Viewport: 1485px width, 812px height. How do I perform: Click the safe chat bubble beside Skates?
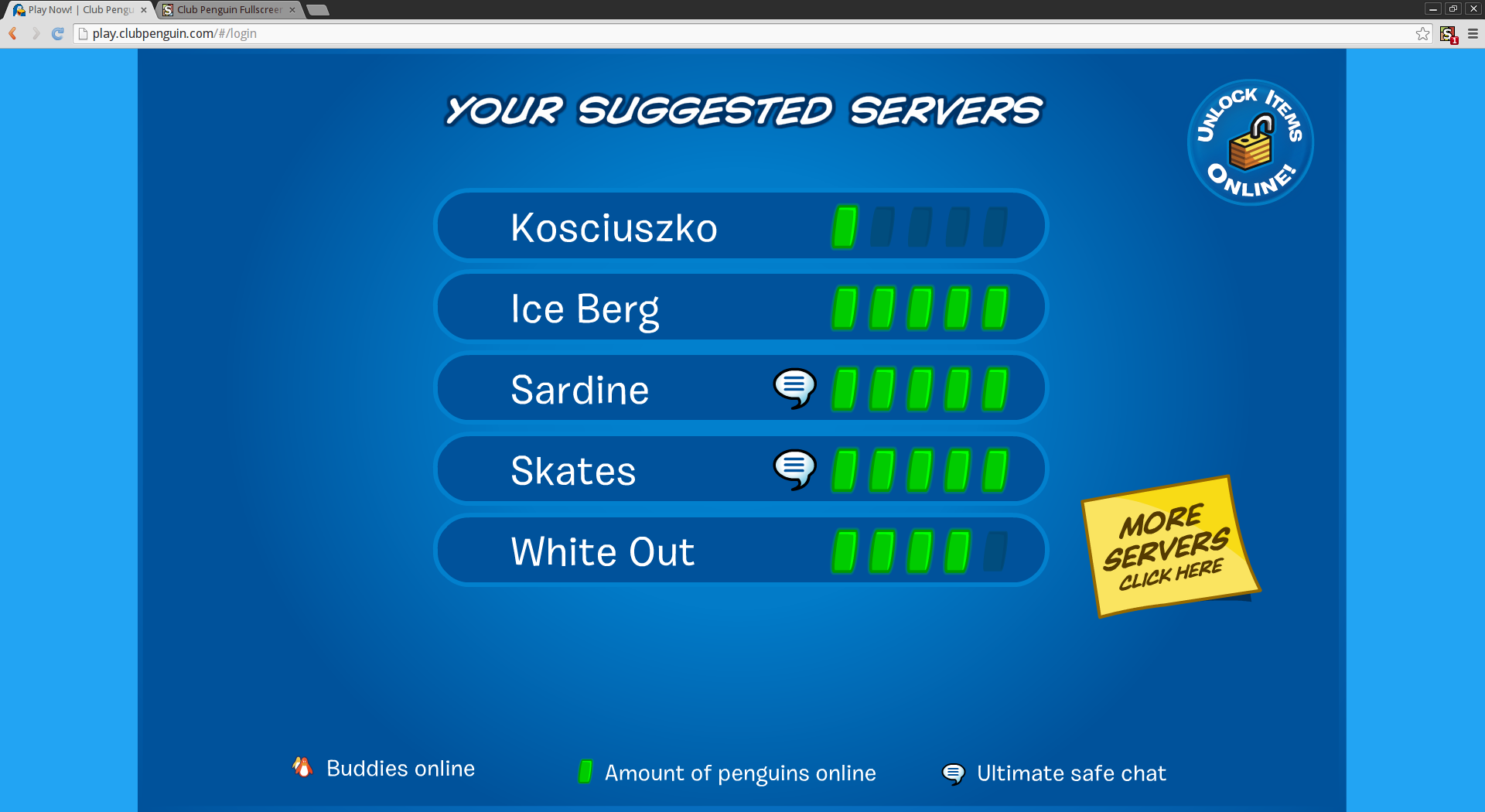click(x=794, y=470)
